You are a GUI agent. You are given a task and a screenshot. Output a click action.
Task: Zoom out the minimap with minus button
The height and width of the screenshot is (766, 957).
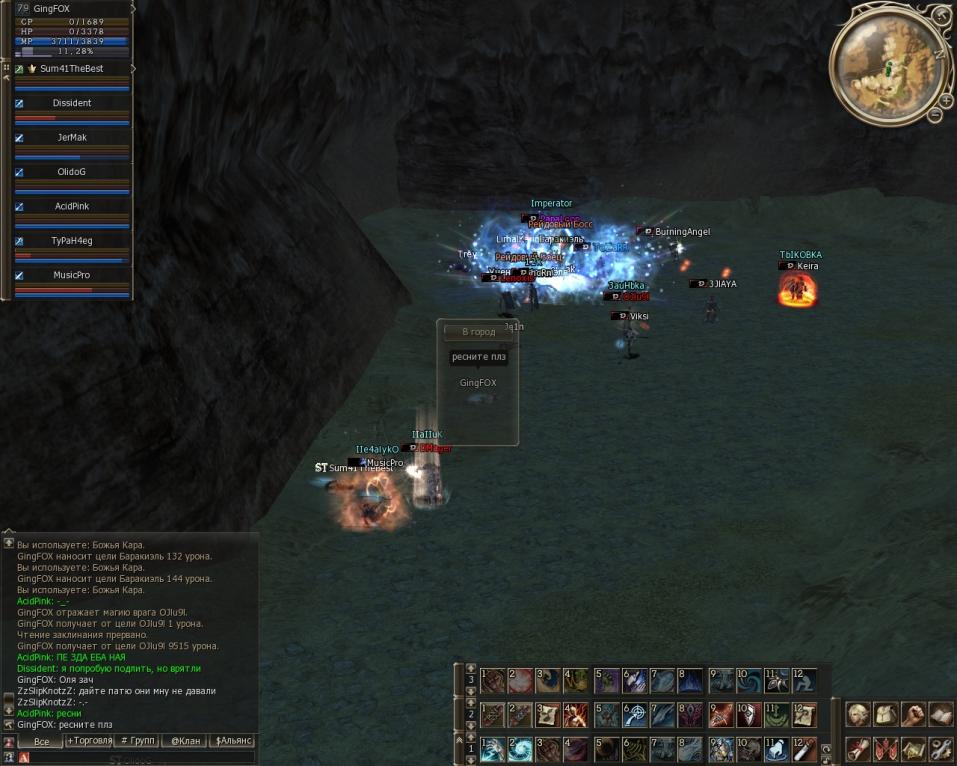point(935,115)
